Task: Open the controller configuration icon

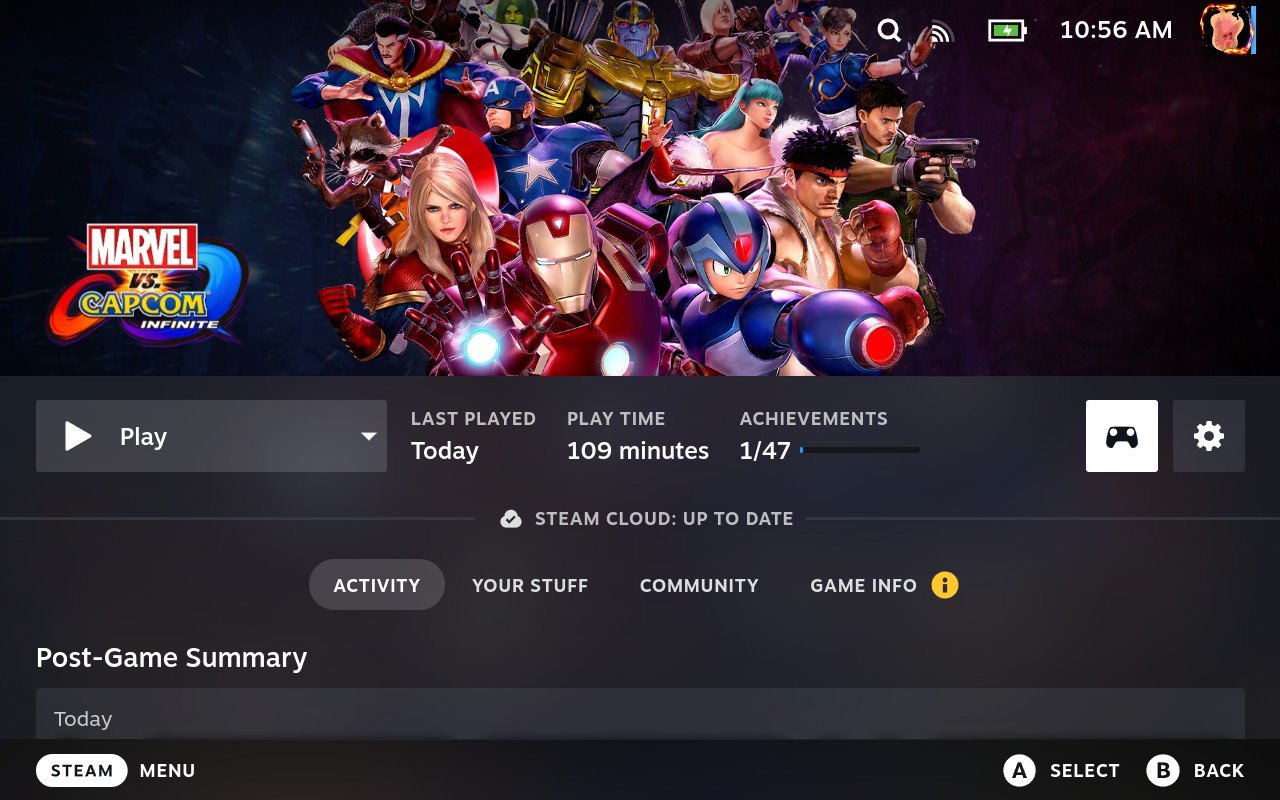Action: [x=1121, y=436]
